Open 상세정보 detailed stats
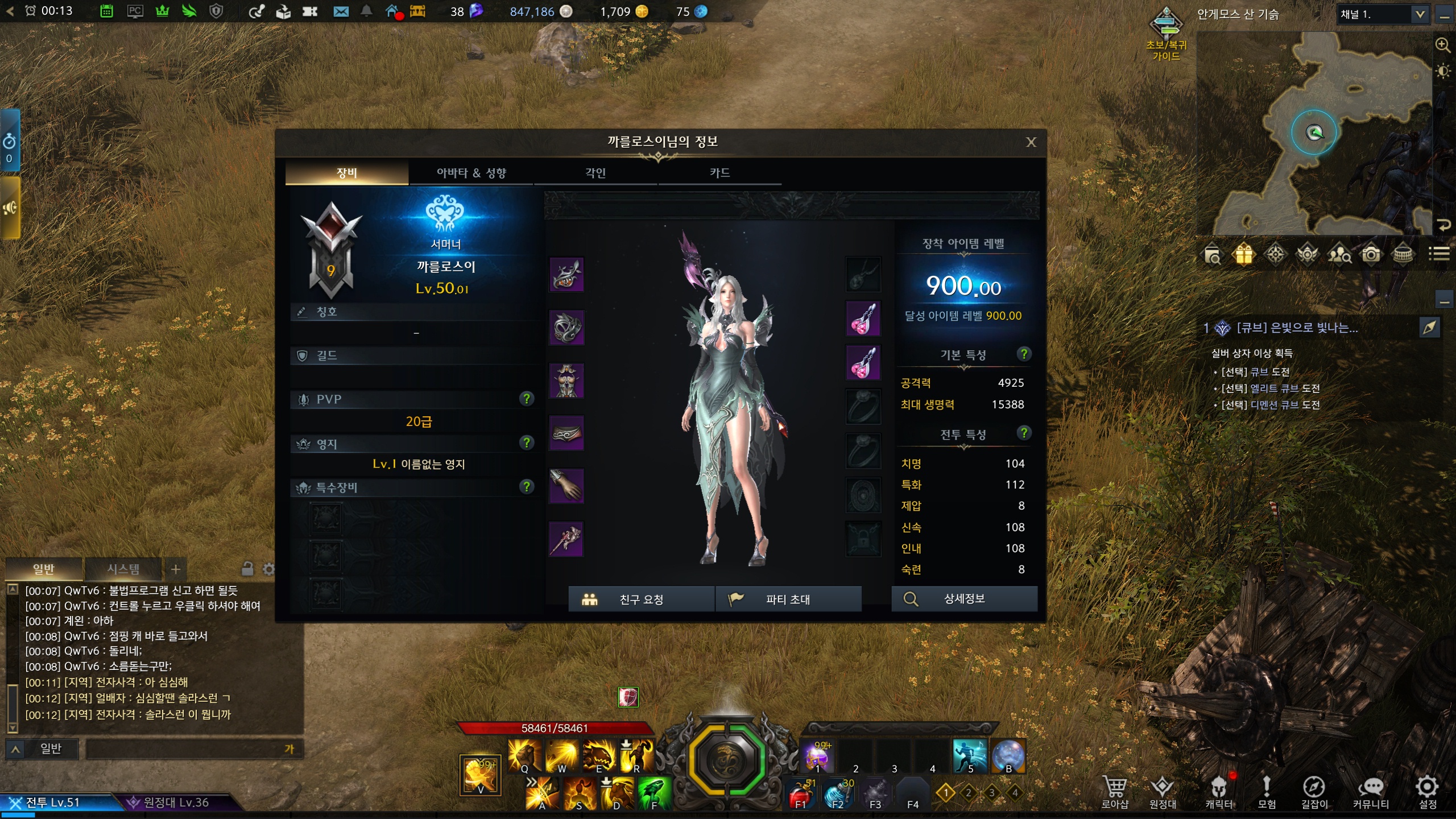 (x=964, y=599)
